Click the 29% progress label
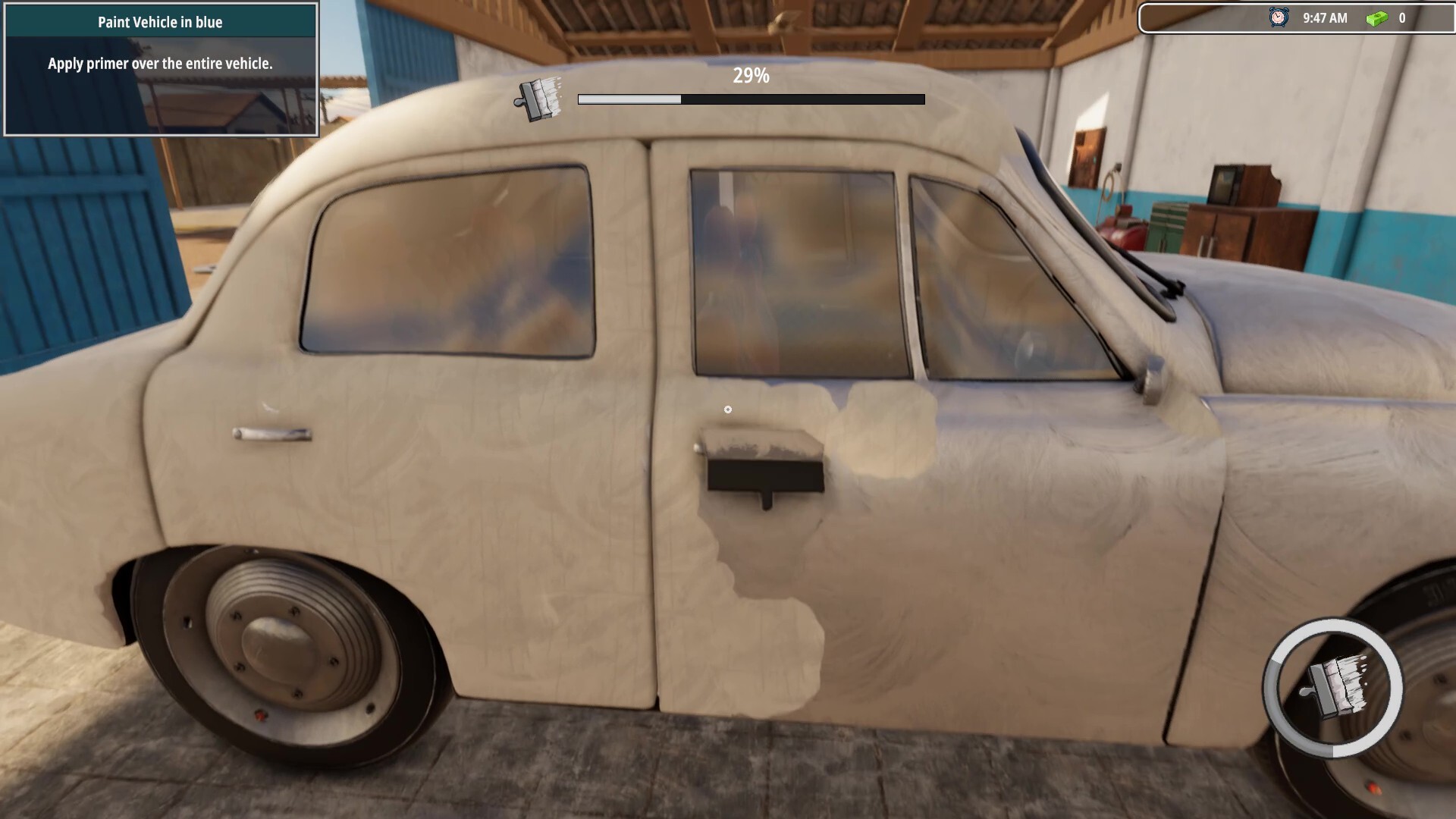This screenshot has height=819, width=1456. [x=750, y=76]
